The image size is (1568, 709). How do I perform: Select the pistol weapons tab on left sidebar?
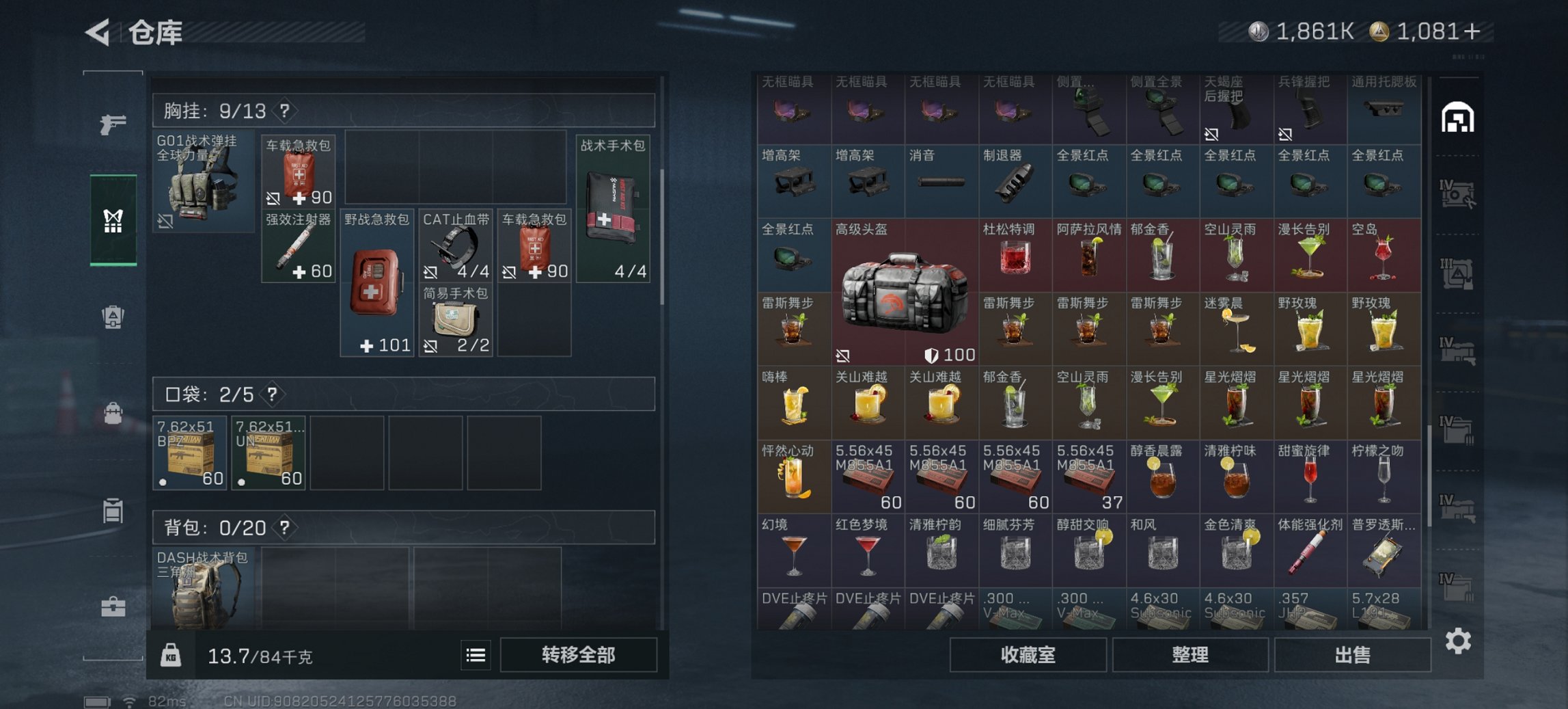(115, 124)
